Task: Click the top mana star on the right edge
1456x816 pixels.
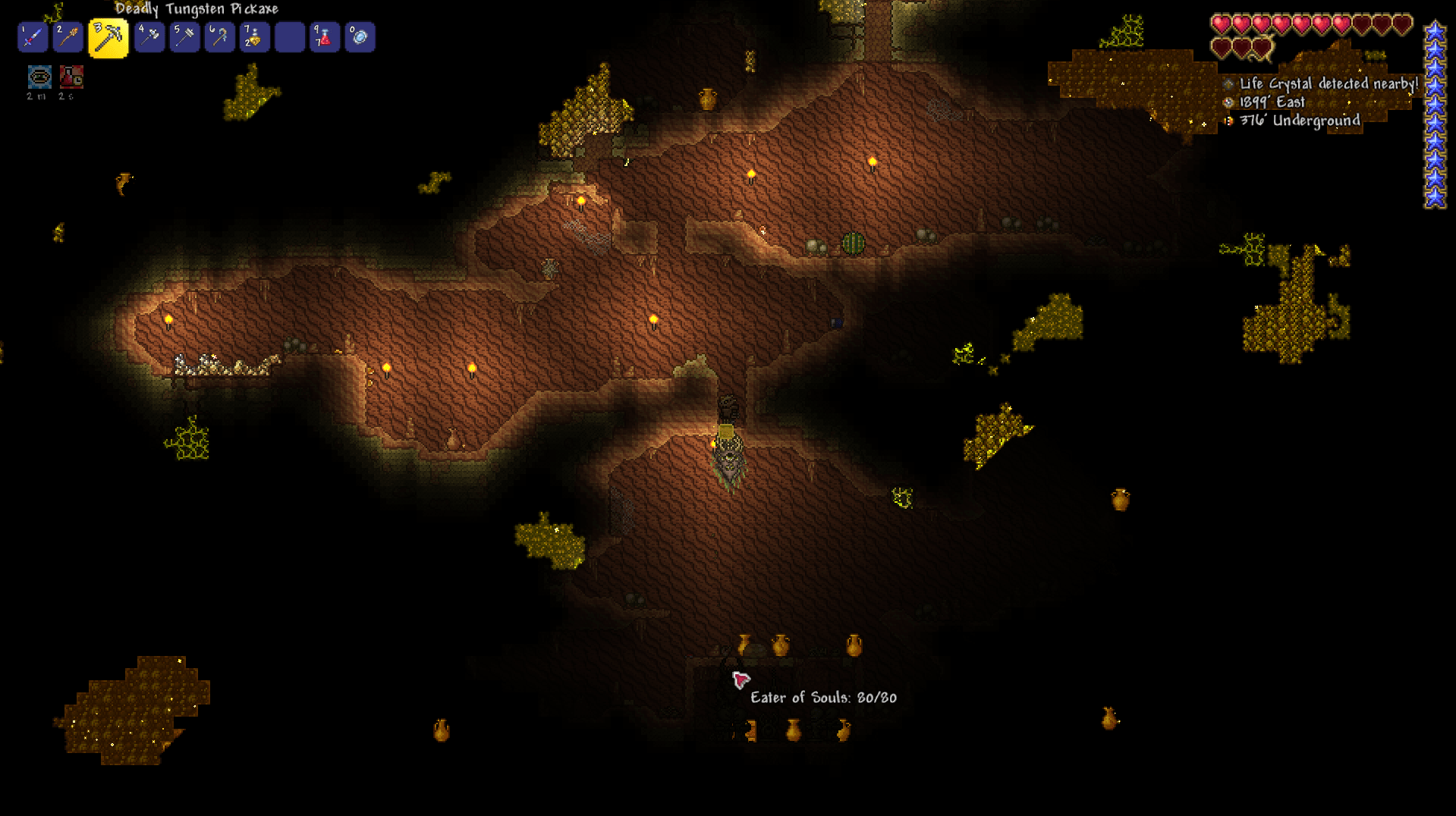Action: click(x=1434, y=33)
